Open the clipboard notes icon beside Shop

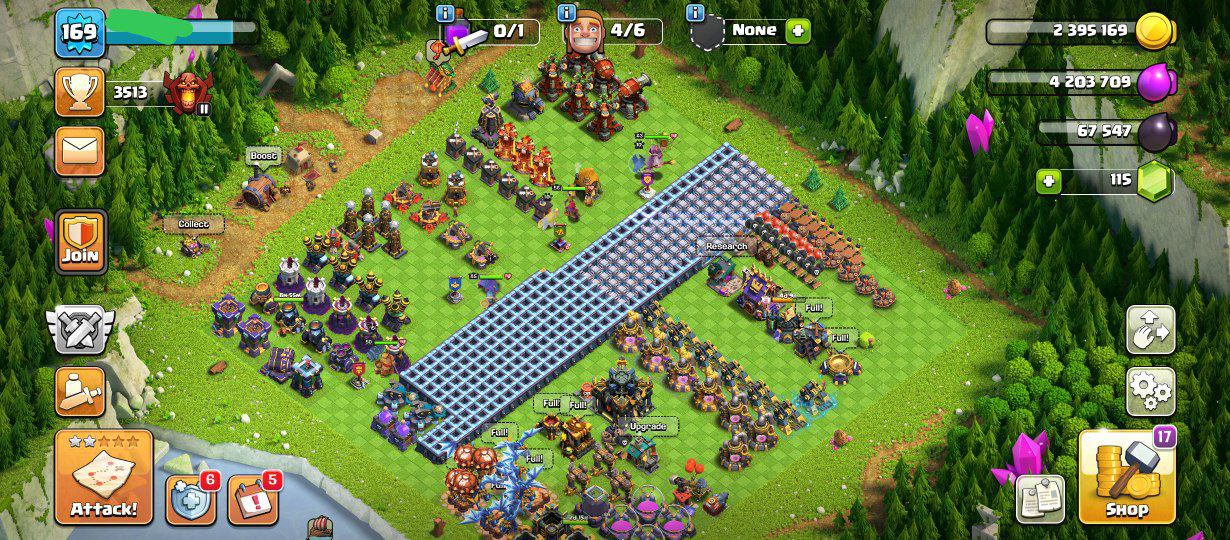[1040, 499]
